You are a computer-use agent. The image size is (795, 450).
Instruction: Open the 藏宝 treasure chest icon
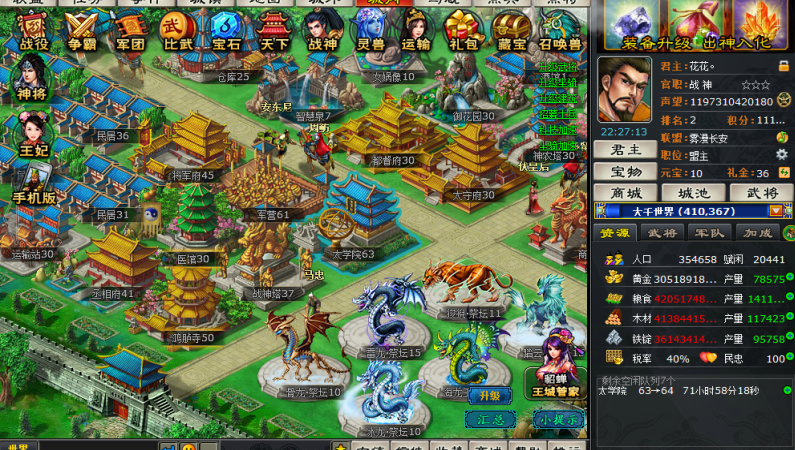[512, 32]
